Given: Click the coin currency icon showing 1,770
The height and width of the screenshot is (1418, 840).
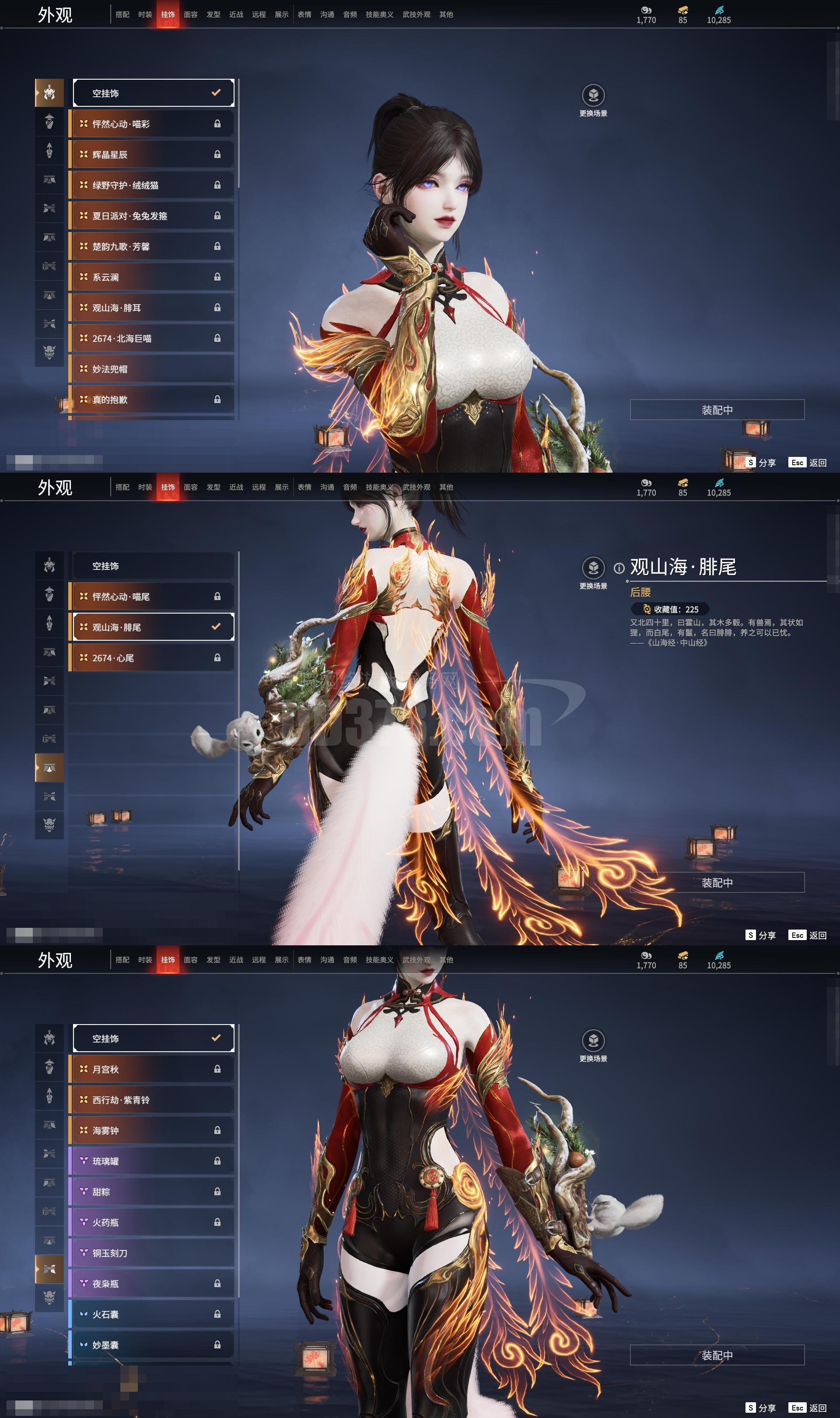Looking at the screenshot, I should pyautogui.click(x=646, y=10).
